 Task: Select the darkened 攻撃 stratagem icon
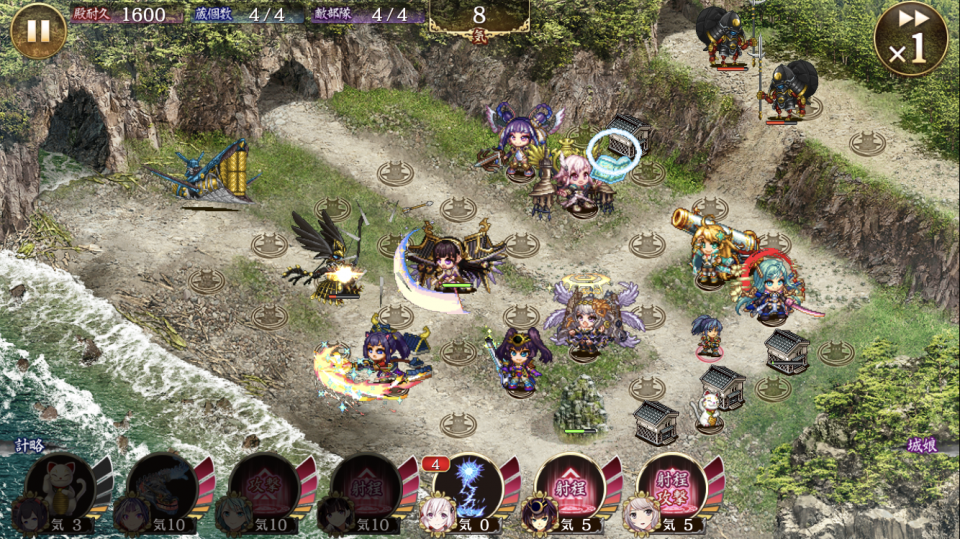[x=264, y=485]
